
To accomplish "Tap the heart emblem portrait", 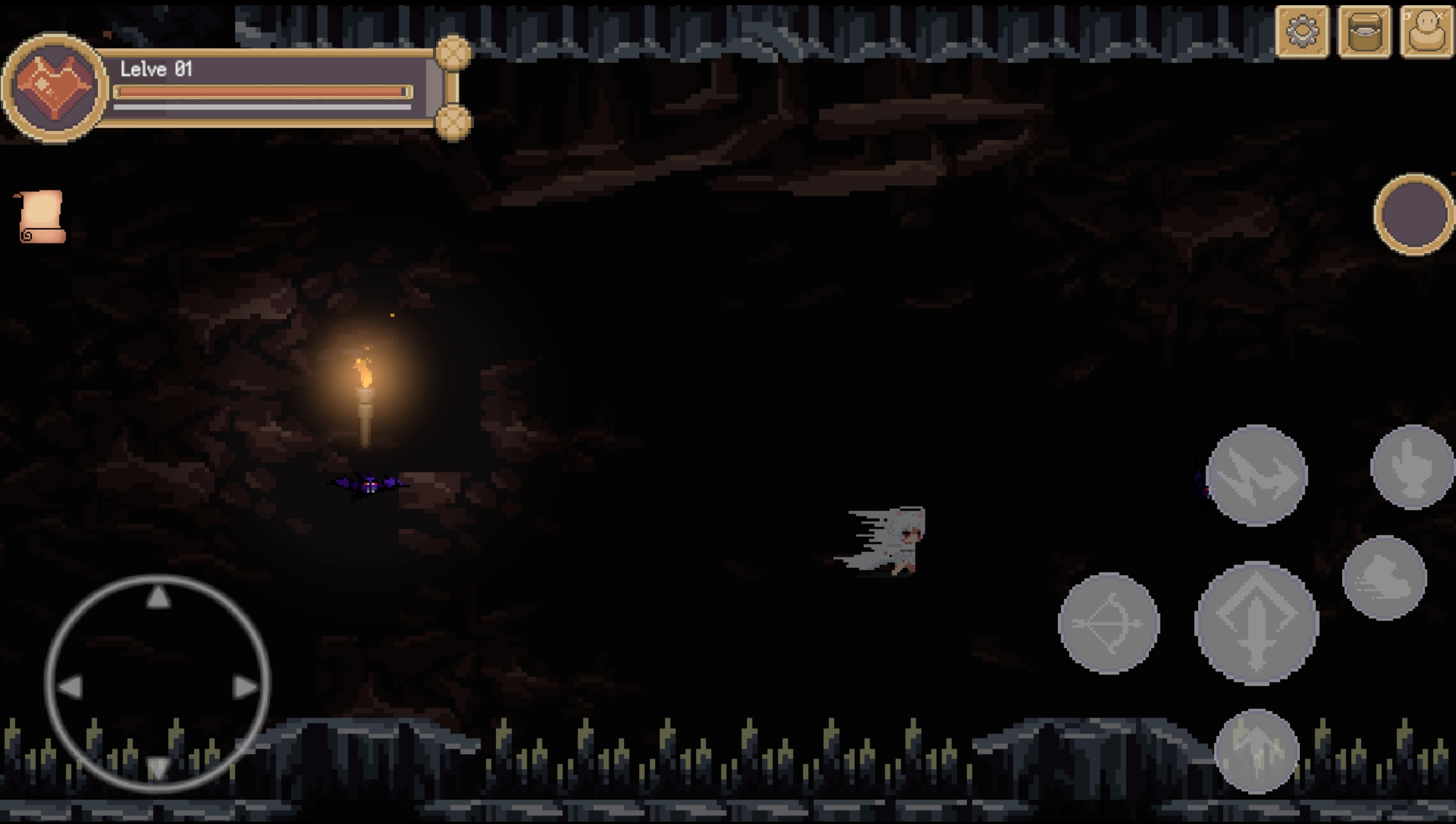I will coord(55,87).
